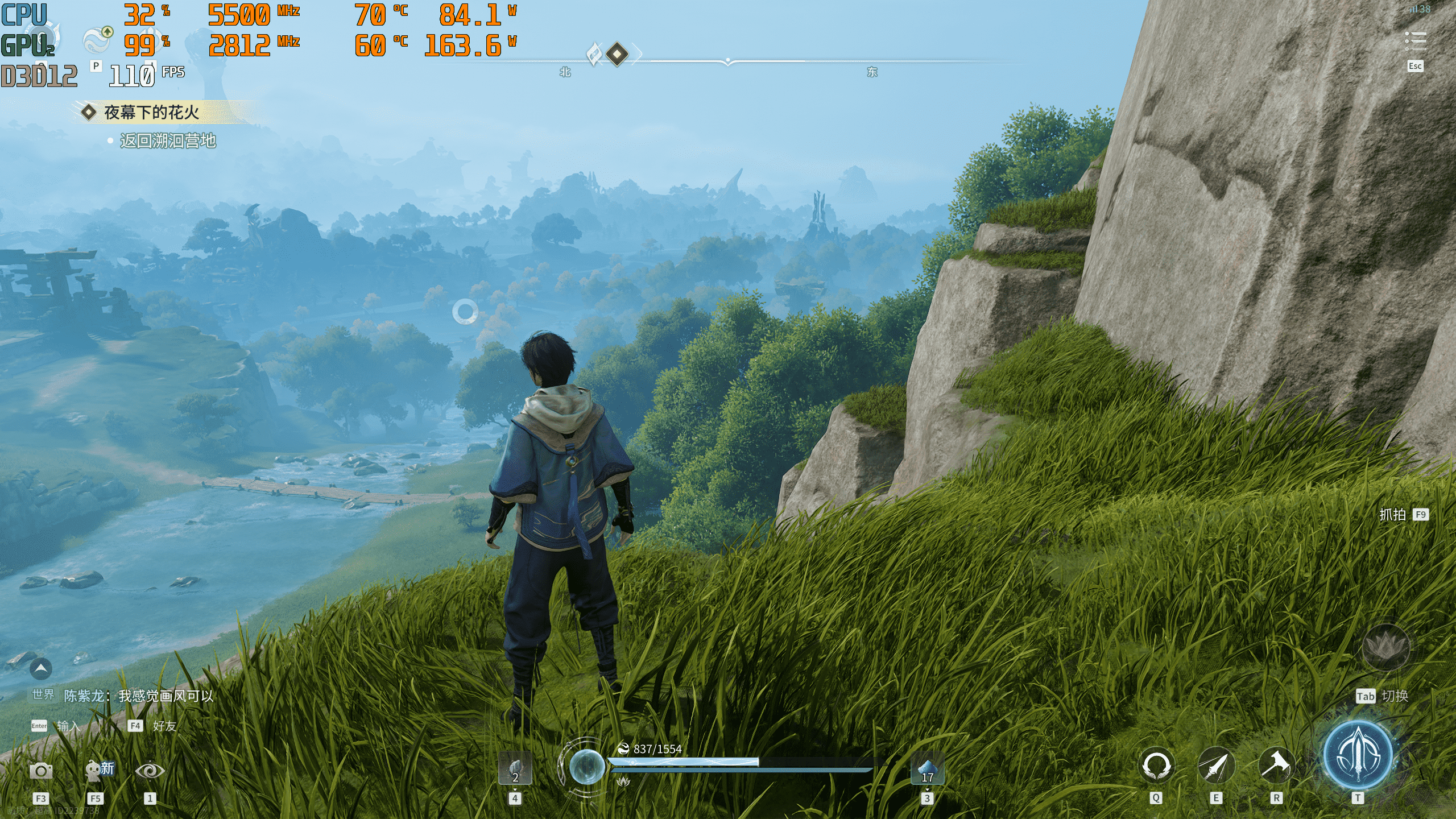This screenshot has height=819, width=1456.
Task: Click the 切换 weapon switch label
Action: (1395, 696)
